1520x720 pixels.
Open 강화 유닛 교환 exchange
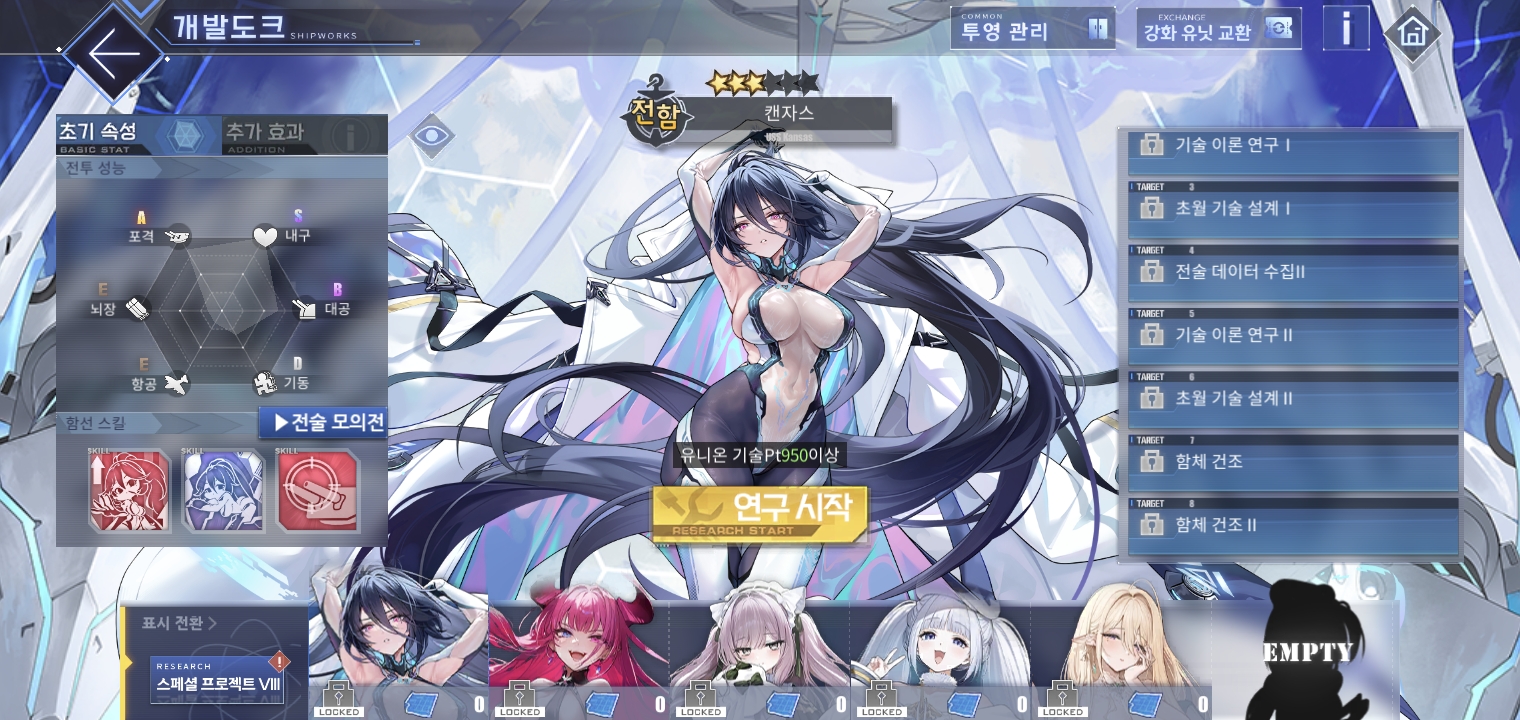pos(1218,30)
